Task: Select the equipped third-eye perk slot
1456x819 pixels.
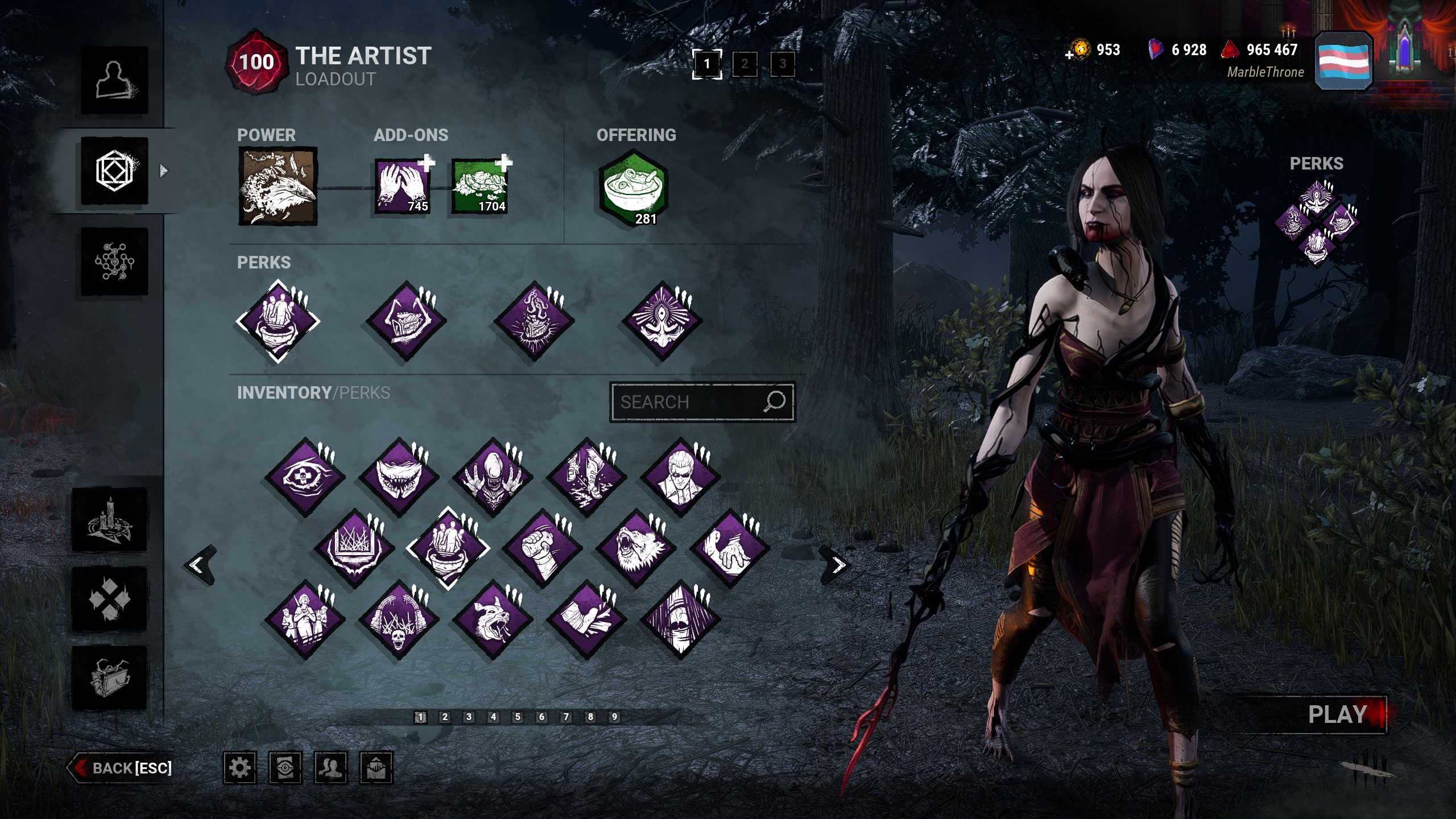Action: click(661, 321)
